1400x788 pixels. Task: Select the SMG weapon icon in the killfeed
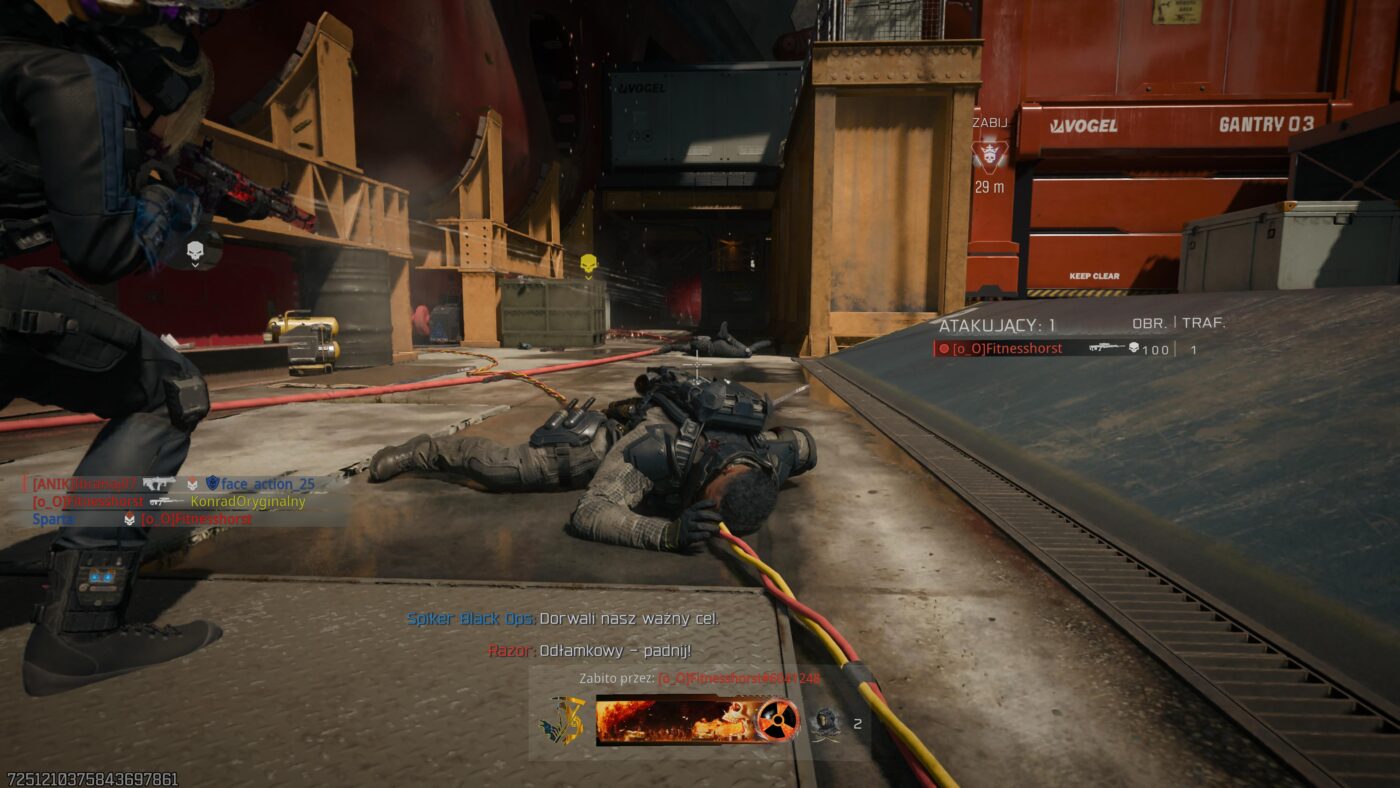160,485
